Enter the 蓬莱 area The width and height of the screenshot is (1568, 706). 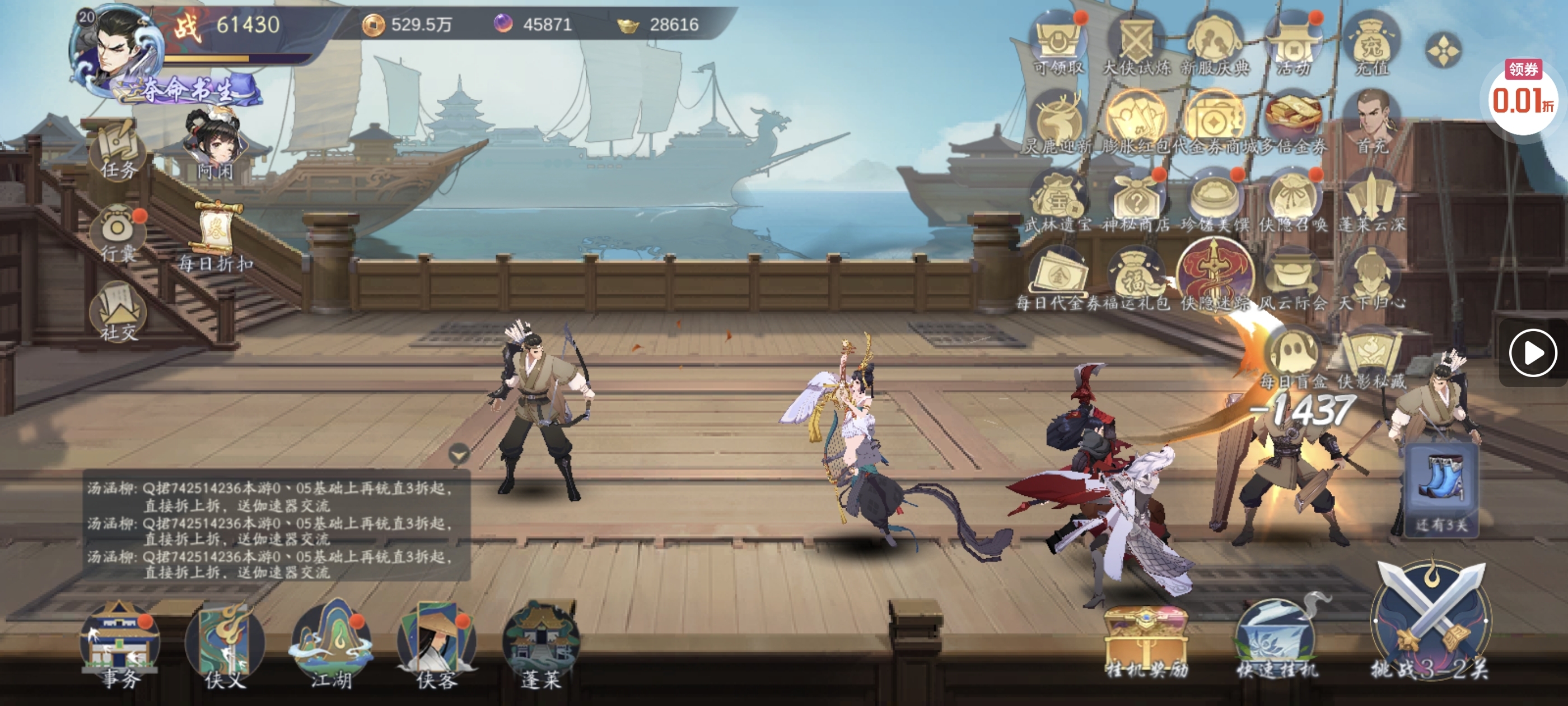point(540,643)
